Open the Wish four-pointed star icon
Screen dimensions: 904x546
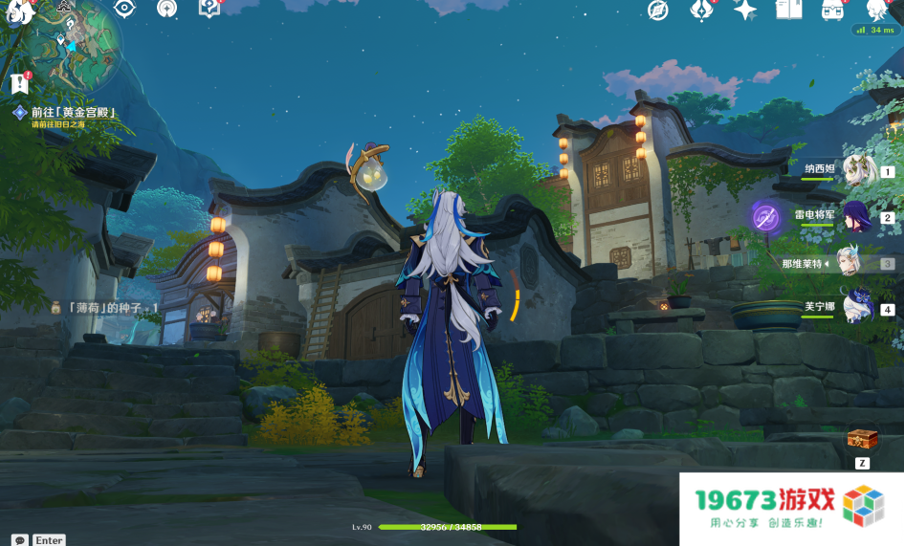point(745,11)
